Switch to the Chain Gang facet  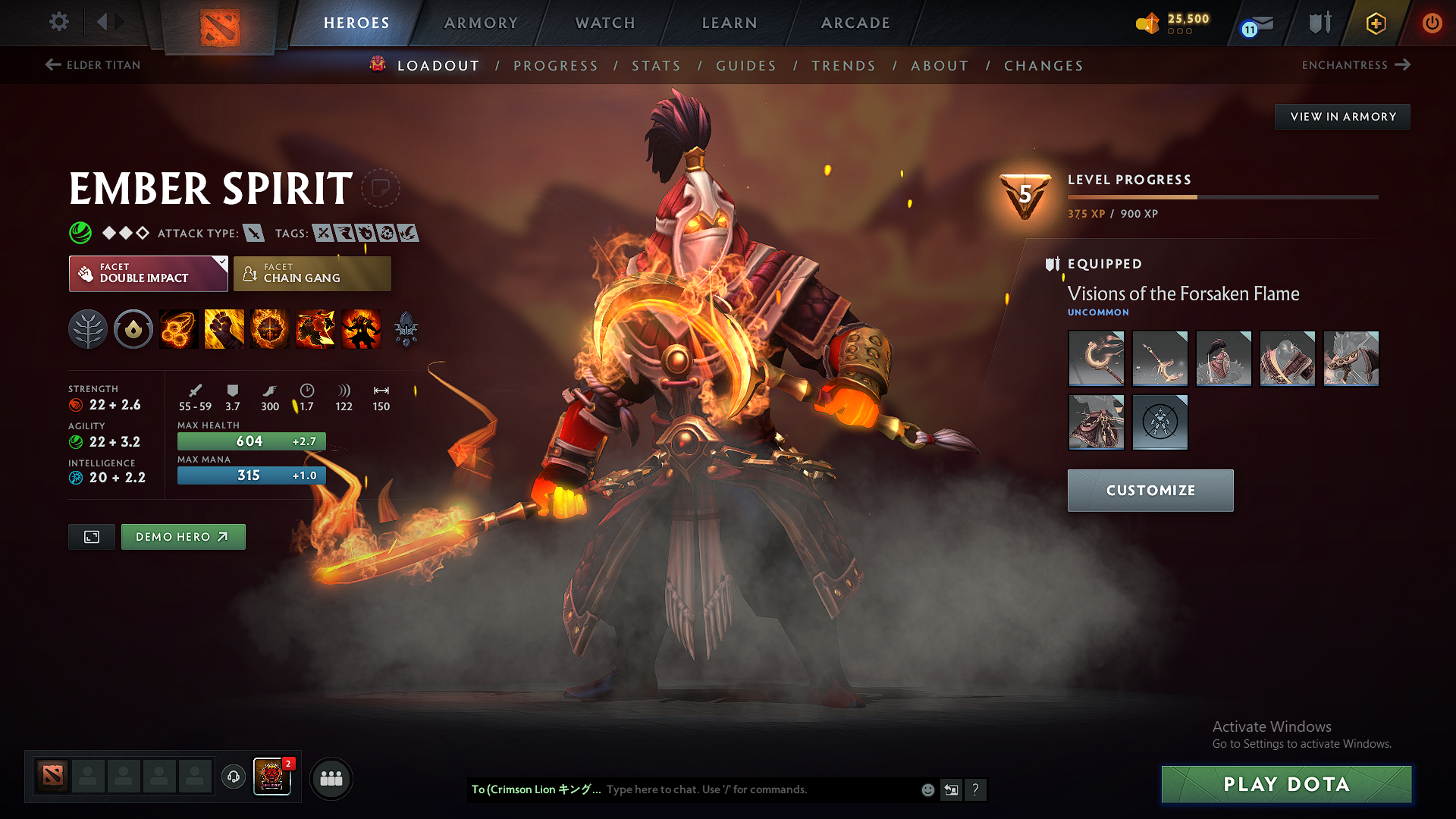(x=312, y=273)
